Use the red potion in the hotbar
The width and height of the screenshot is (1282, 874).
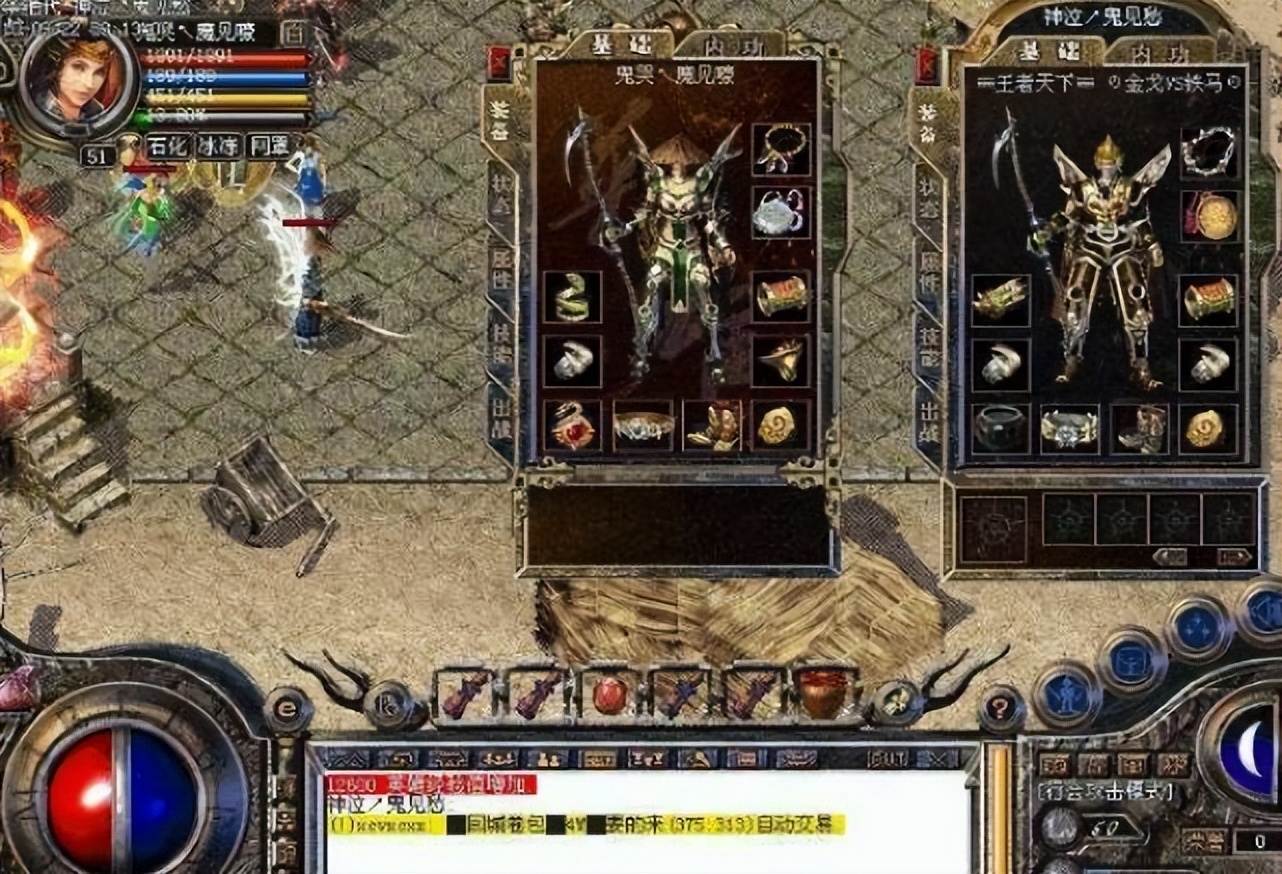pyautogui.click(x=610, y=694)
